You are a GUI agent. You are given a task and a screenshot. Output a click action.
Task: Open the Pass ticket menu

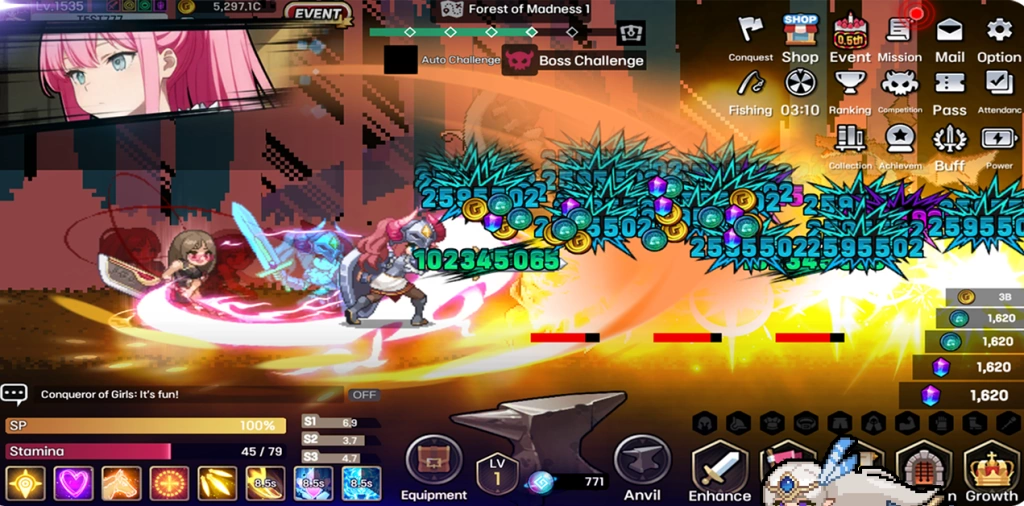coord(949,91)
